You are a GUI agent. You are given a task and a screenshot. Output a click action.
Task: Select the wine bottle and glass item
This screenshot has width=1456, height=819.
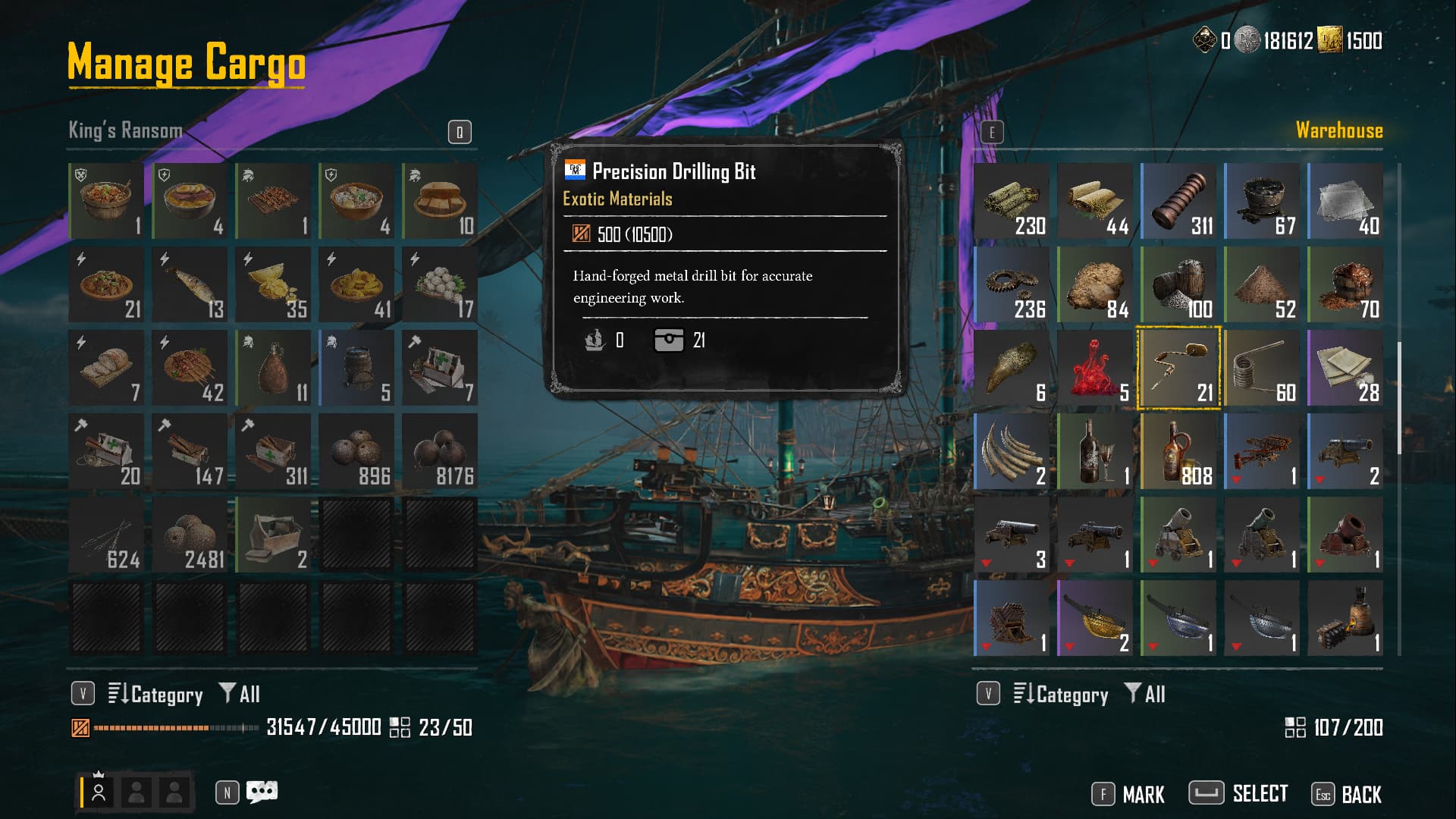pos(1095,452)
